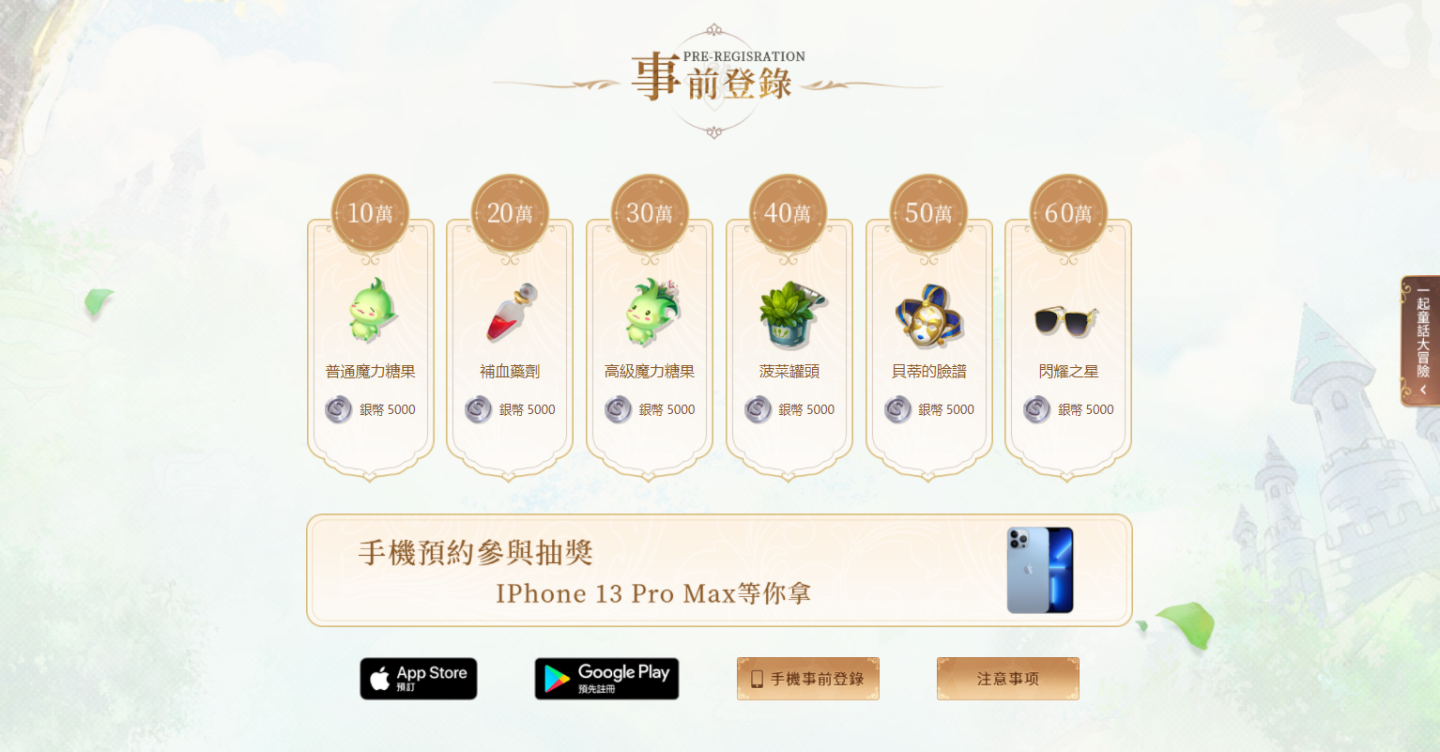This screenshot has width=1440, height=752.
Task: Click the Google Play 預先註冊 button
Action: click(606, 678)
